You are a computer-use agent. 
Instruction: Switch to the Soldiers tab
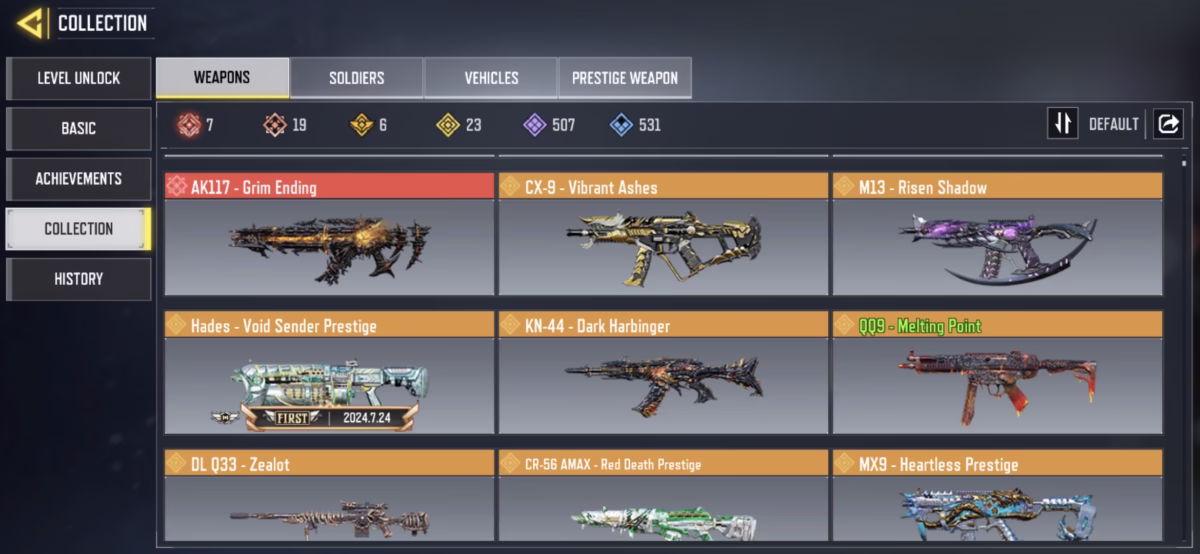[x=356, y=78]
